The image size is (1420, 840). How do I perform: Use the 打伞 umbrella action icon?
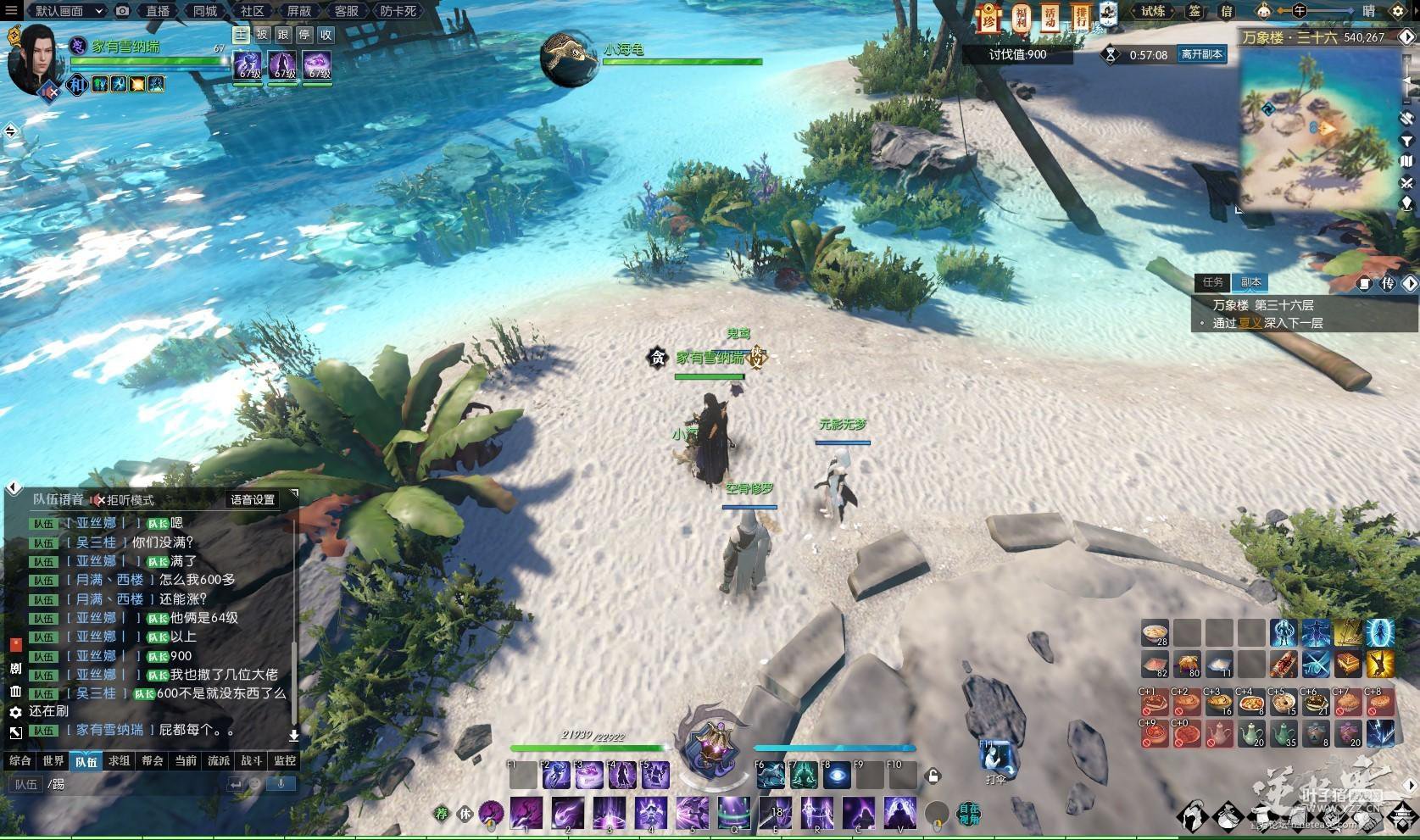[998, 758]
